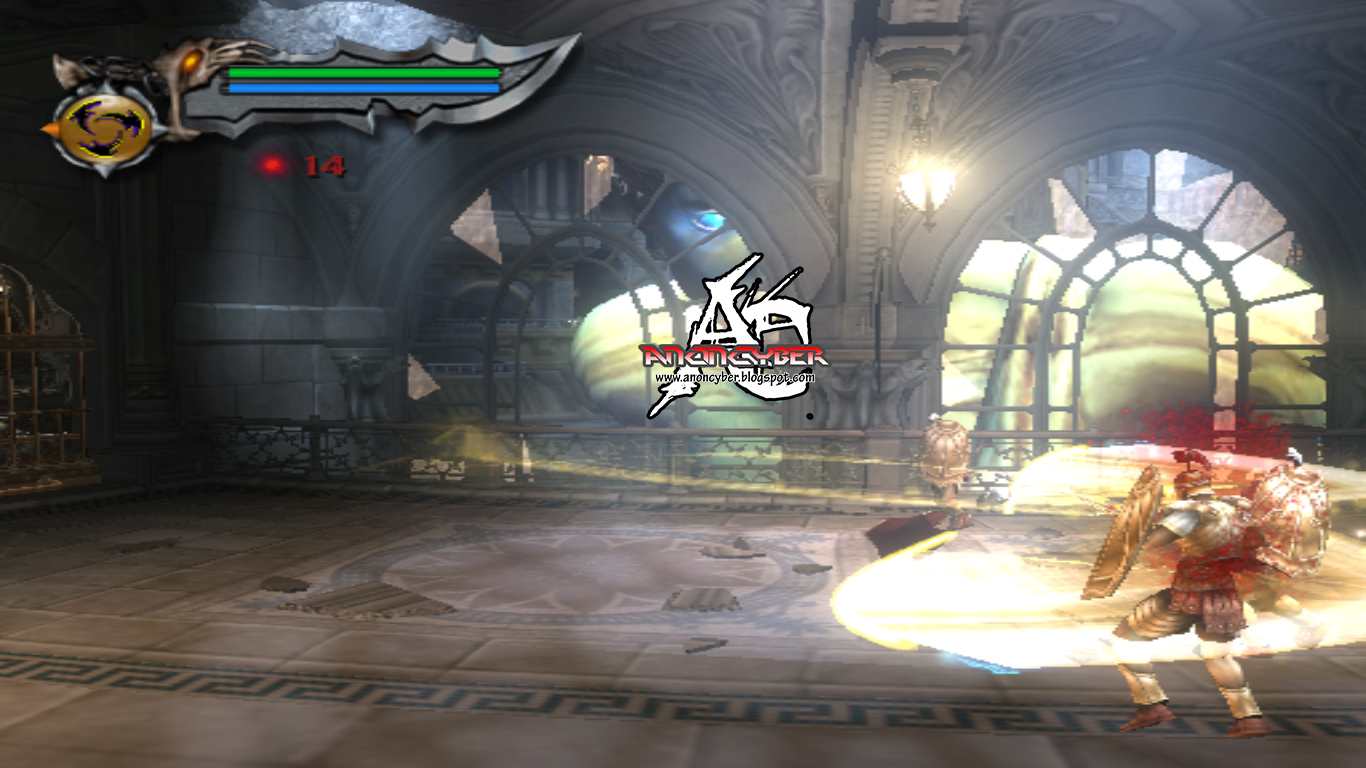1366x768 pixels.
Task: Toggle the blue magic meter display
Action: point(363,90)
